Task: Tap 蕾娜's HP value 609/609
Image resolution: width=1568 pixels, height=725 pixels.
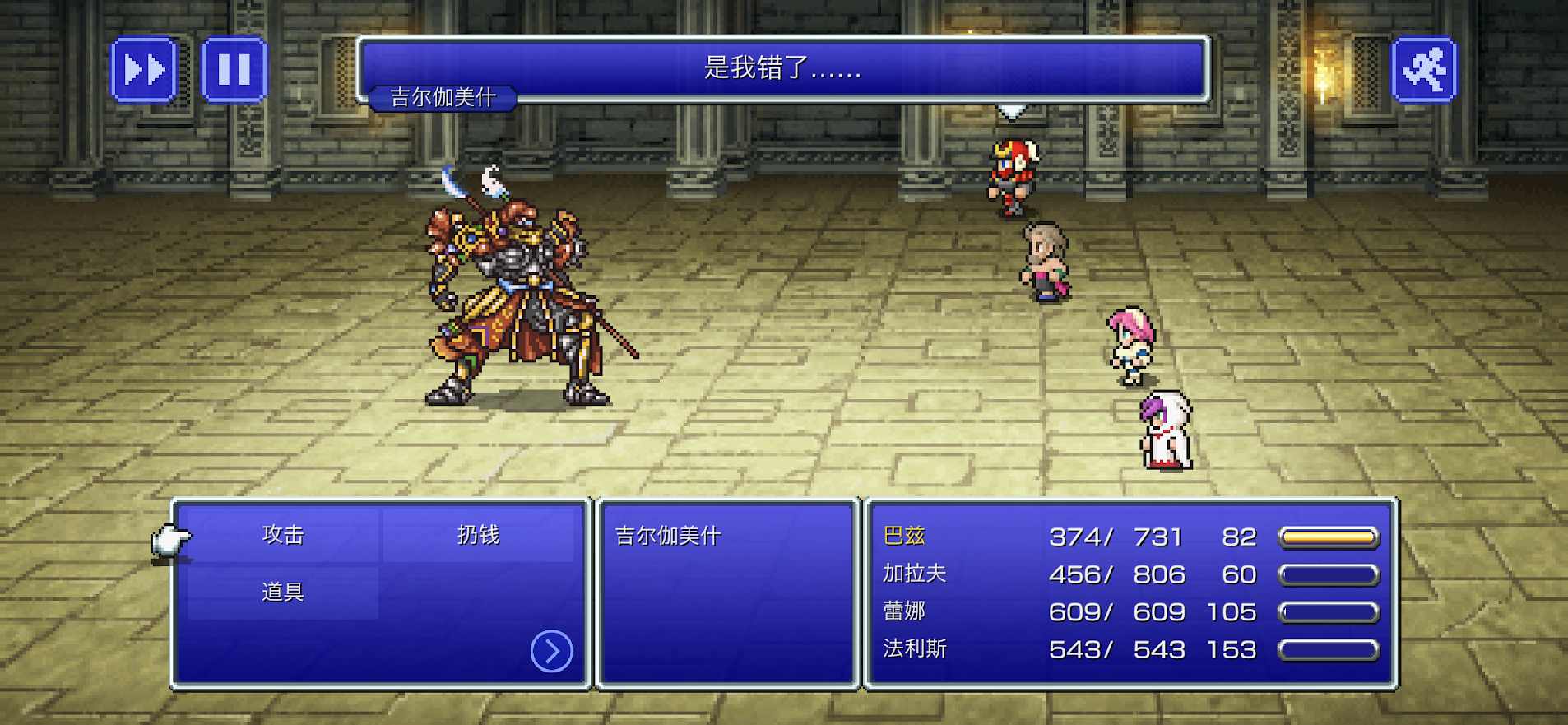Action: pos(1116,611)
